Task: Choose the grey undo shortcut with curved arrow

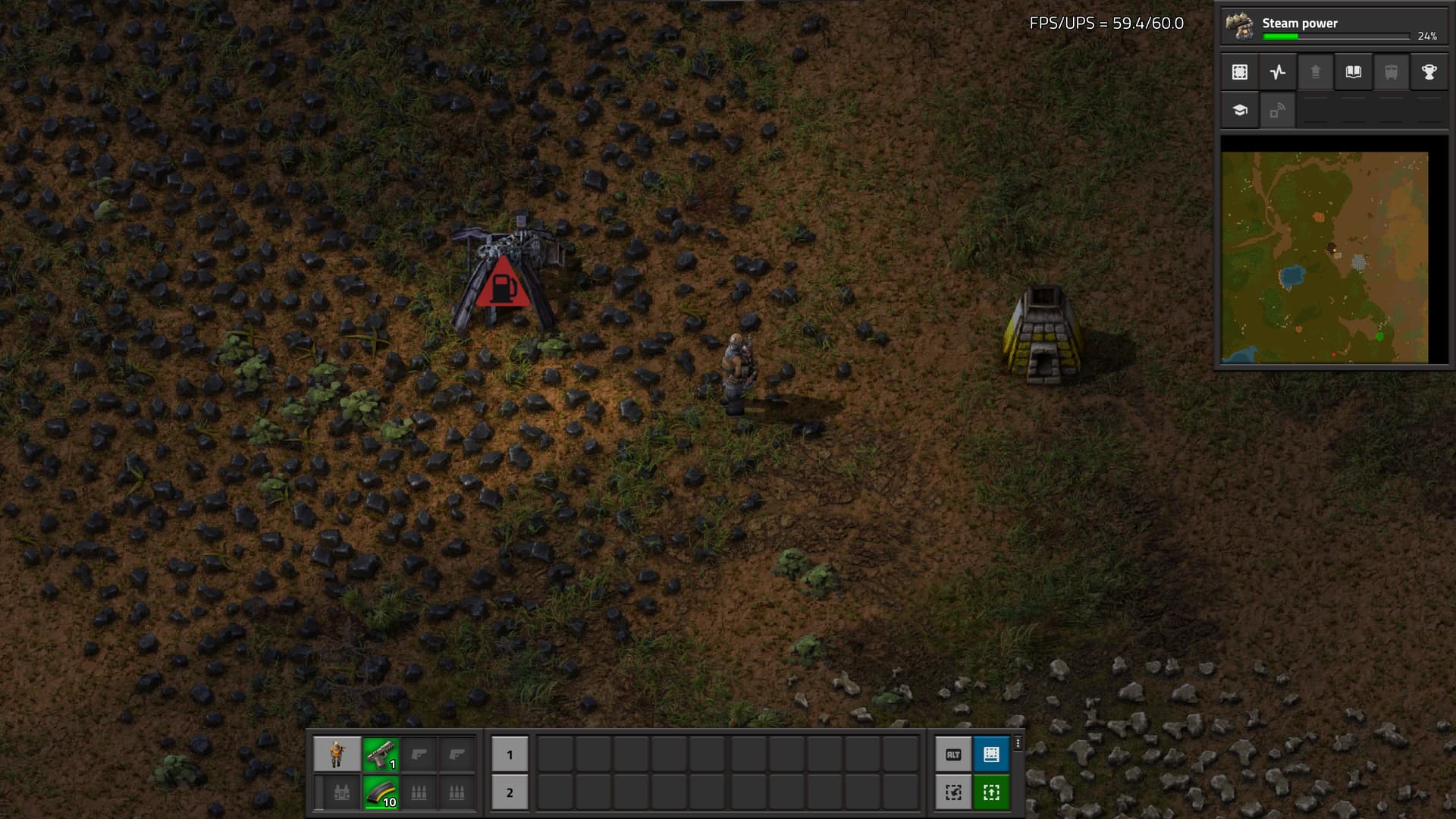Action: (953, 792)
